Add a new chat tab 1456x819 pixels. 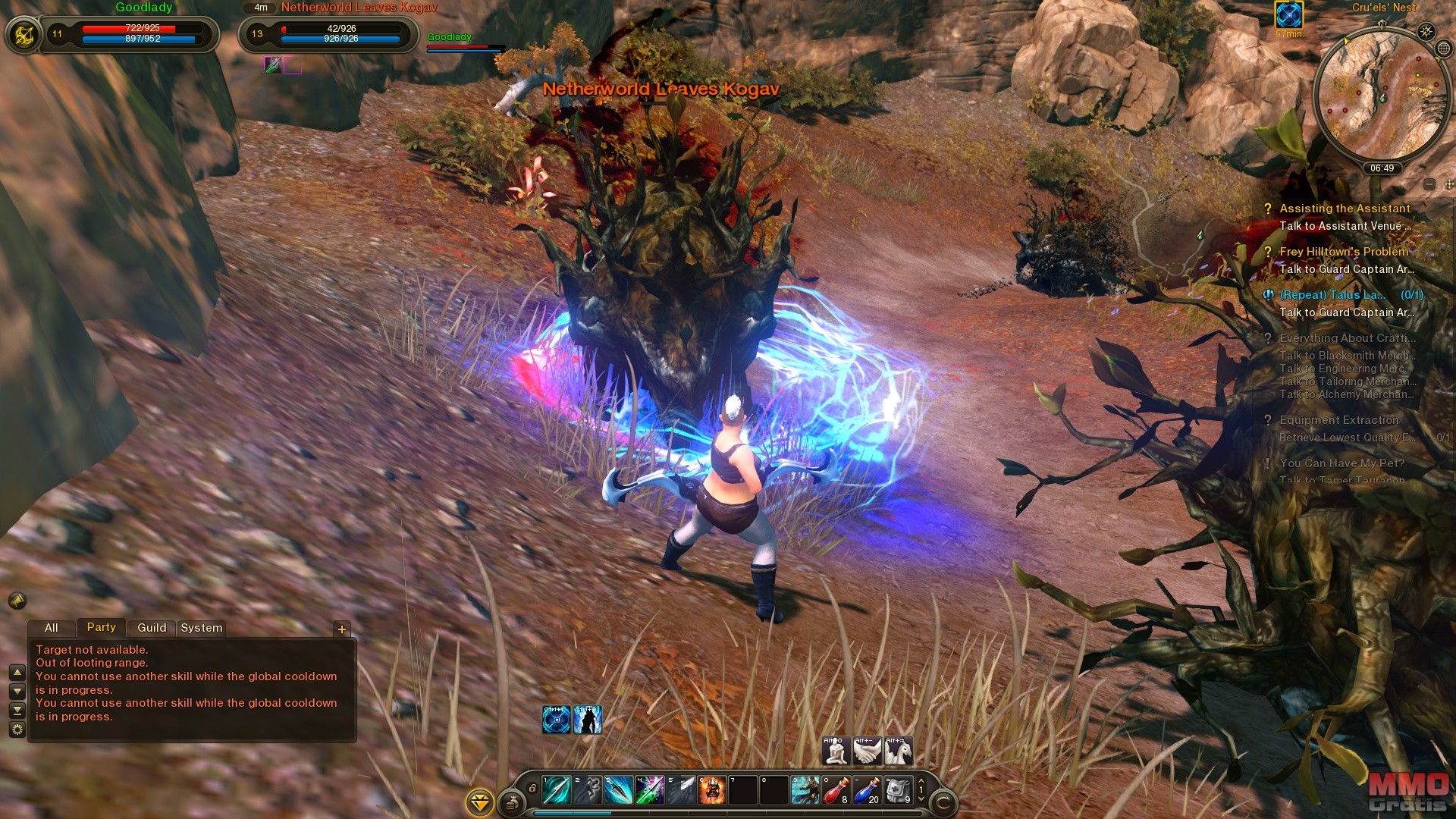(342, 629)
